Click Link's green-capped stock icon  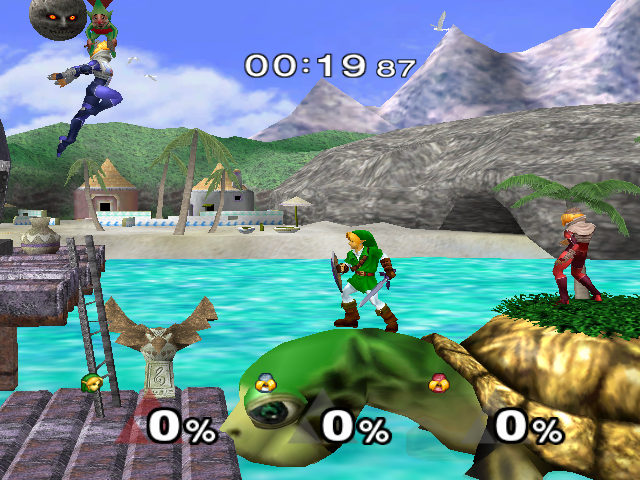coord(92,383)
